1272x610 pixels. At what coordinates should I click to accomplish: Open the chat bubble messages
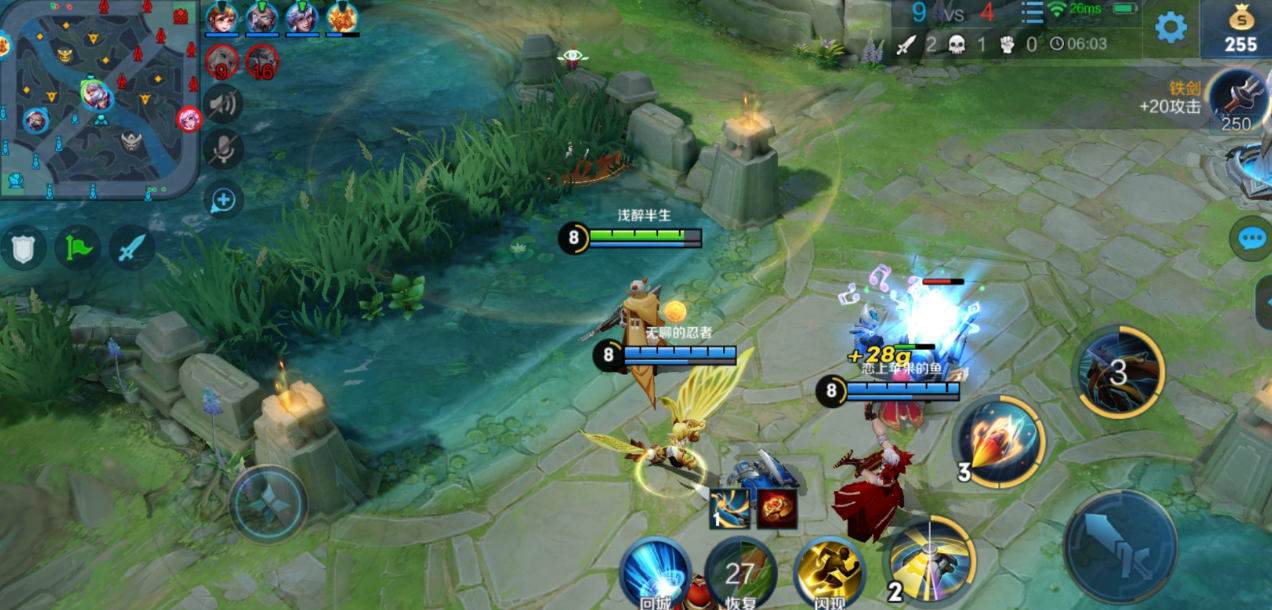click(x=1252, y=239)
